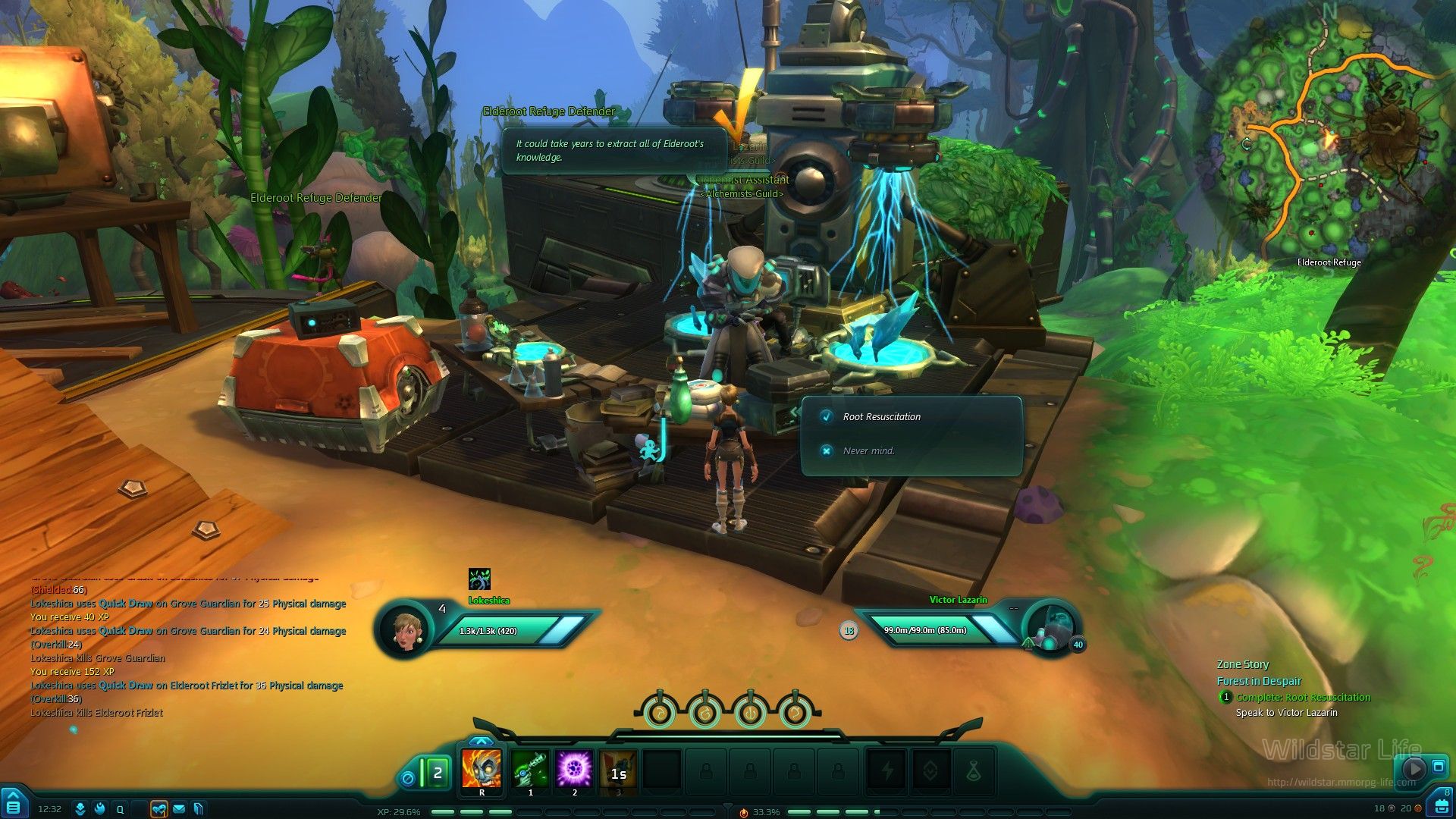Expand the action bar arrow above abilities

point(481,741)
